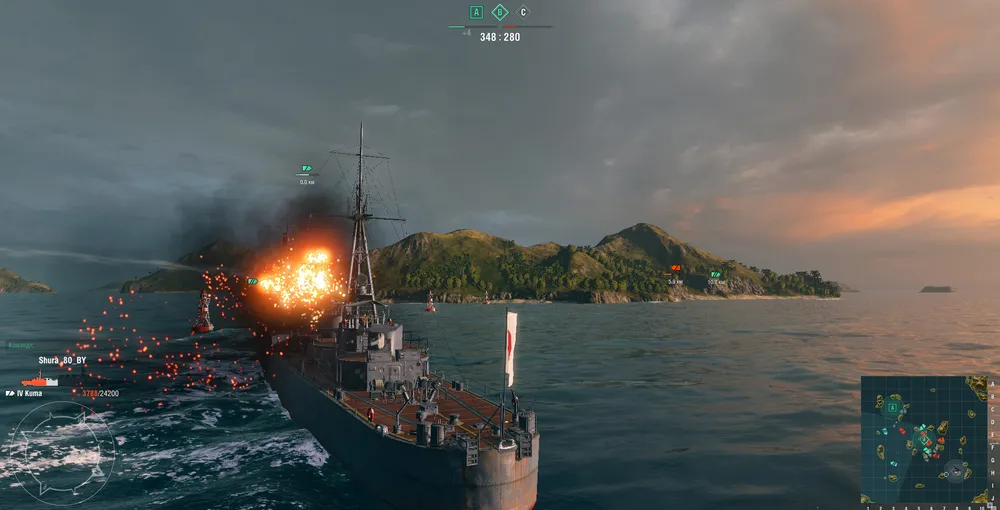
Task: Select base A marker on the minimap
Action: (892, 407)
